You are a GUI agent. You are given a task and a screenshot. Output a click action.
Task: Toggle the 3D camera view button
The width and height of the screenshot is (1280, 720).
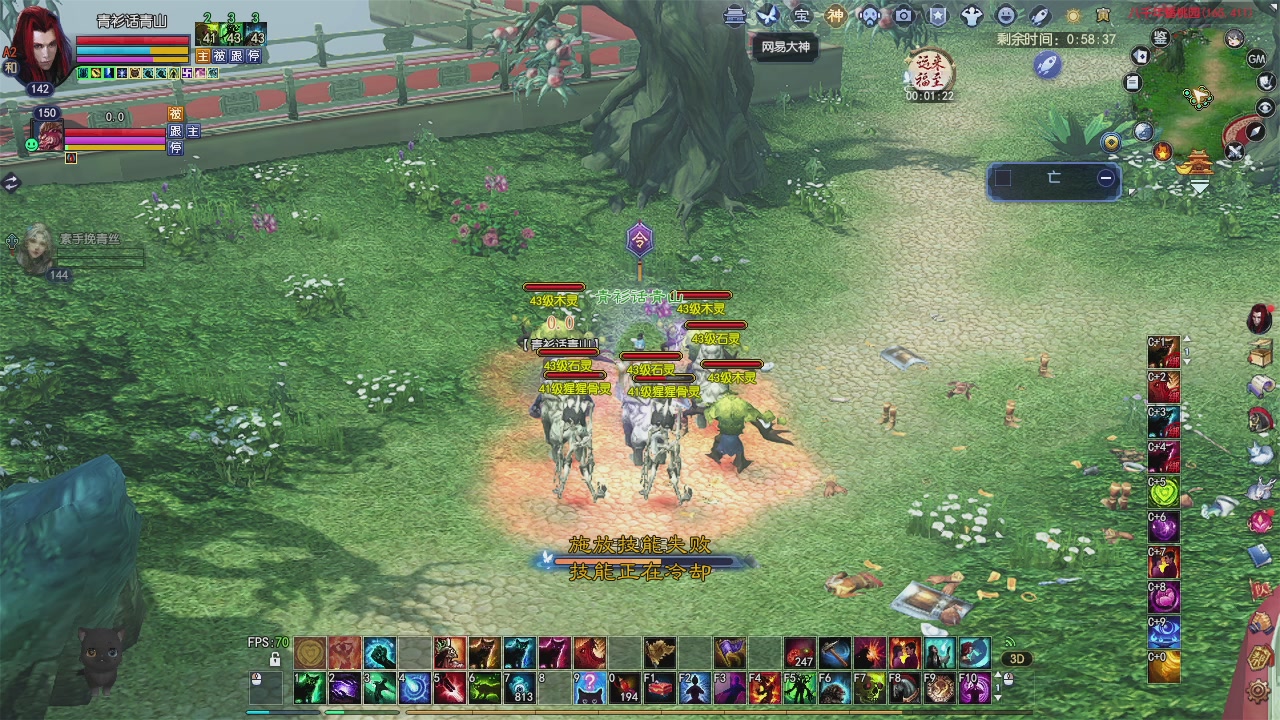1017,659
